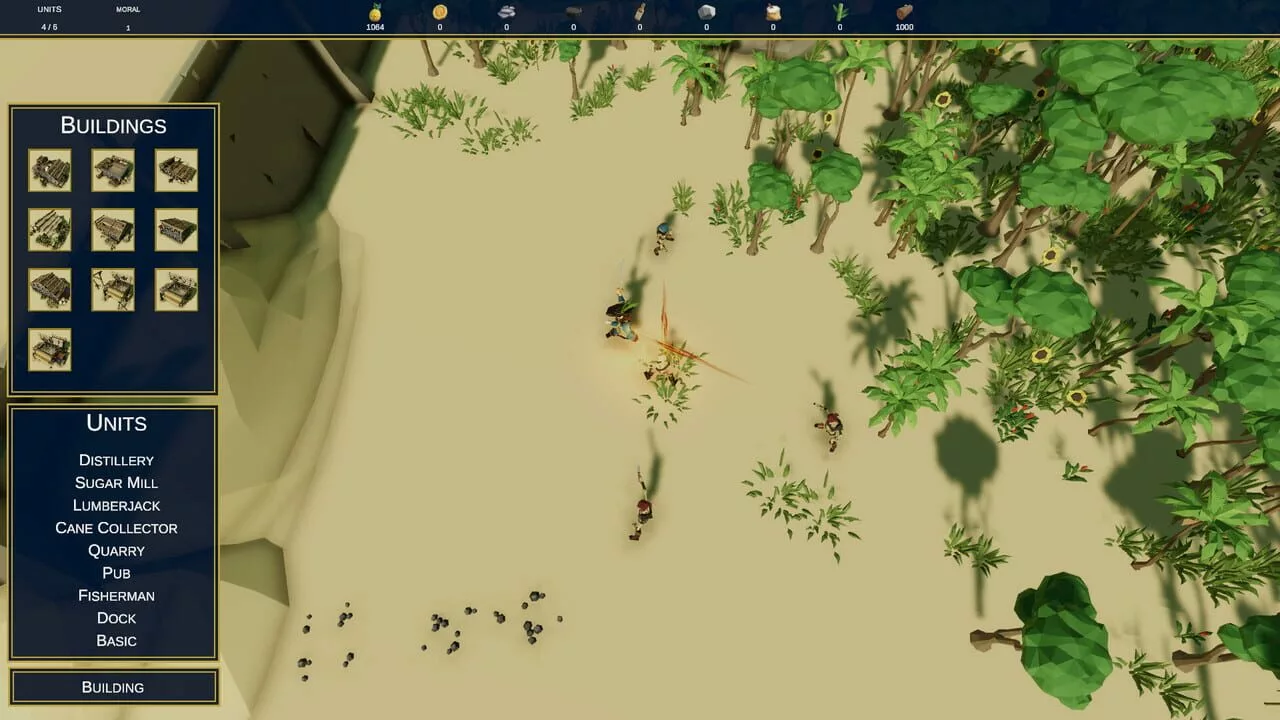The height and width of the screenshot is (720, 1280).
Task: Select the Cane Collector entry
Action: [116, 528]
